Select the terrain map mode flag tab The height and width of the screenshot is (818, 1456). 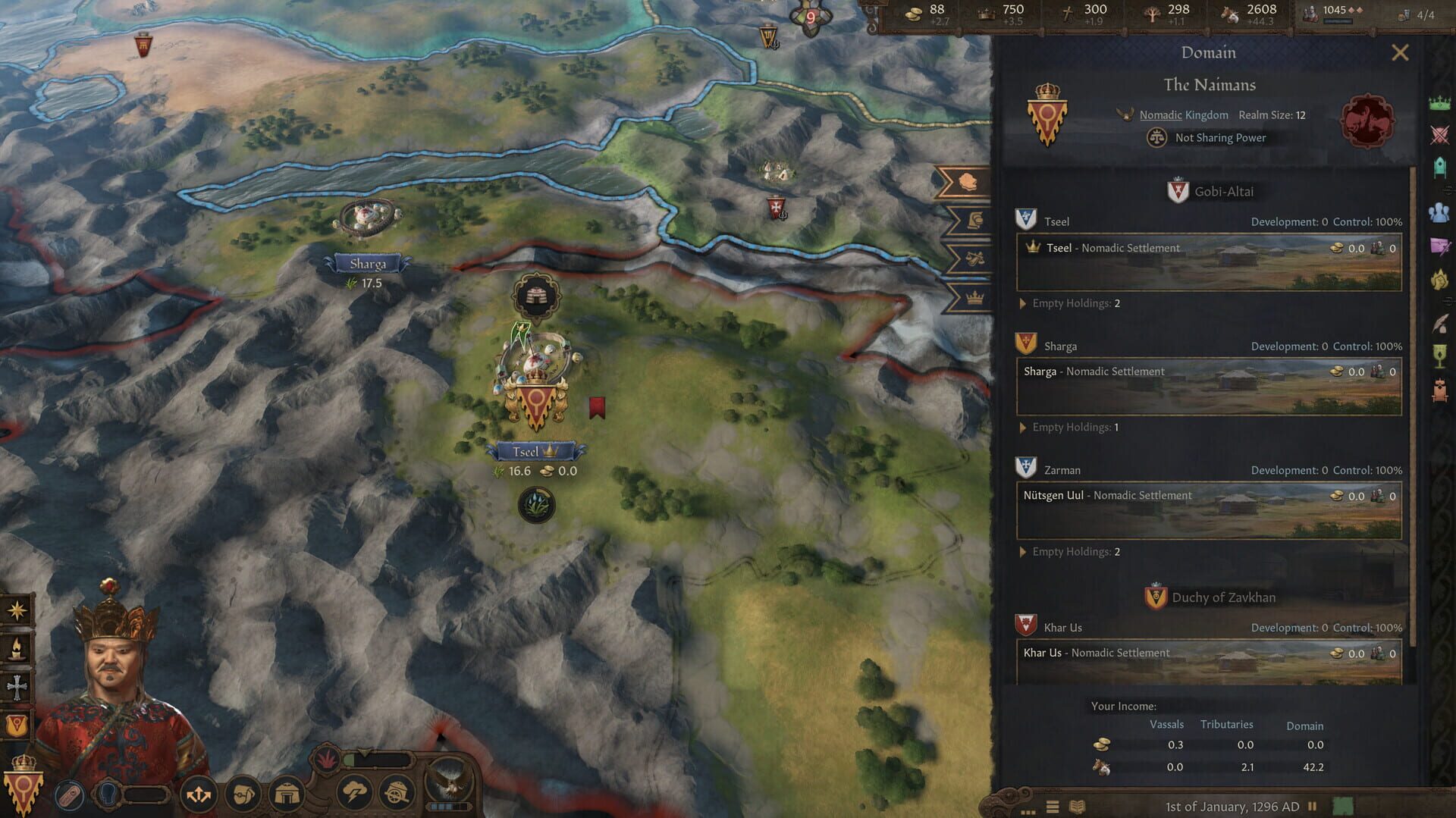968,180
